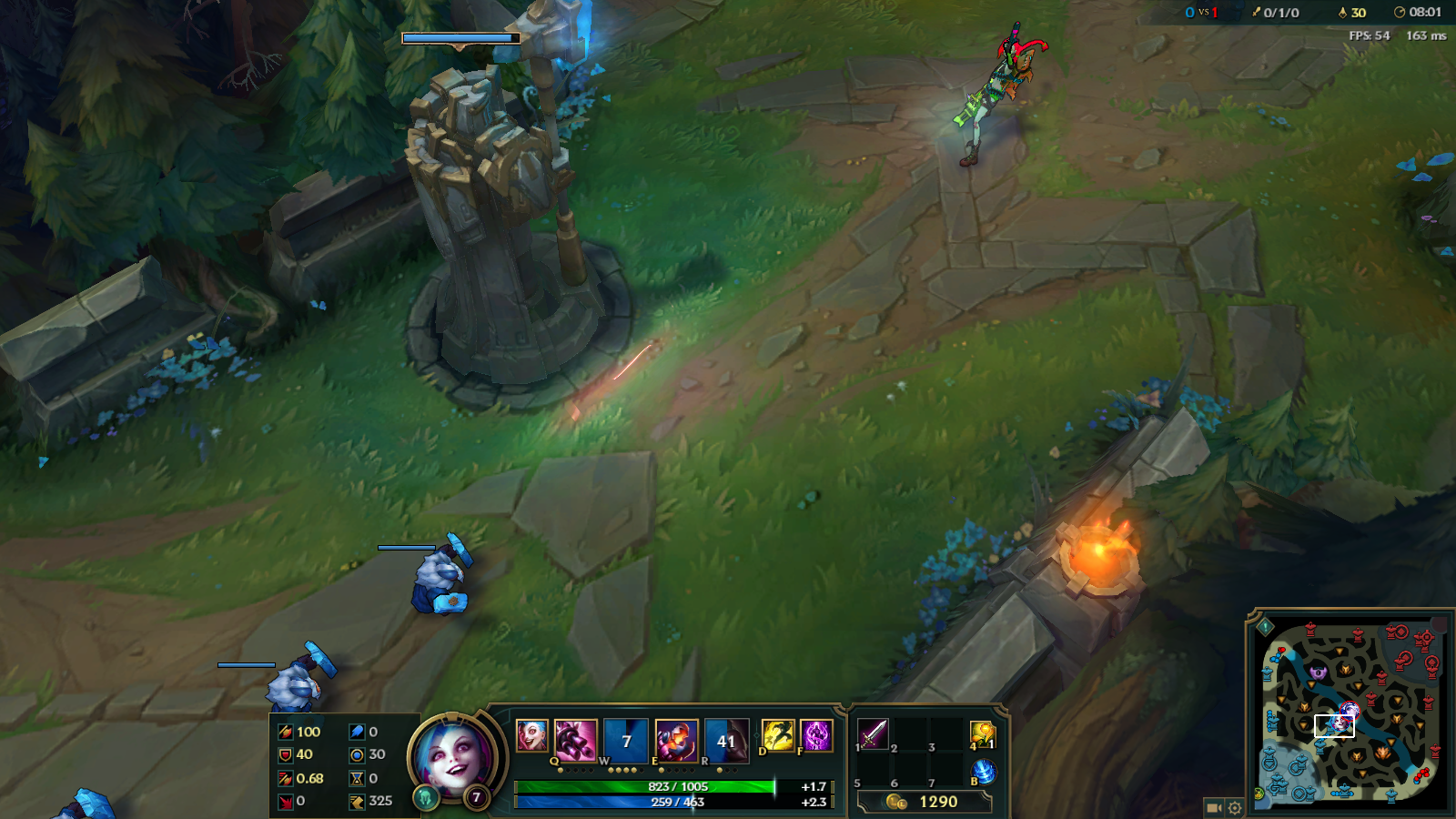Click the ping alert icon on minimap
The height and width of the screenshot is (819, 1456).
(x=1265, y=626)
